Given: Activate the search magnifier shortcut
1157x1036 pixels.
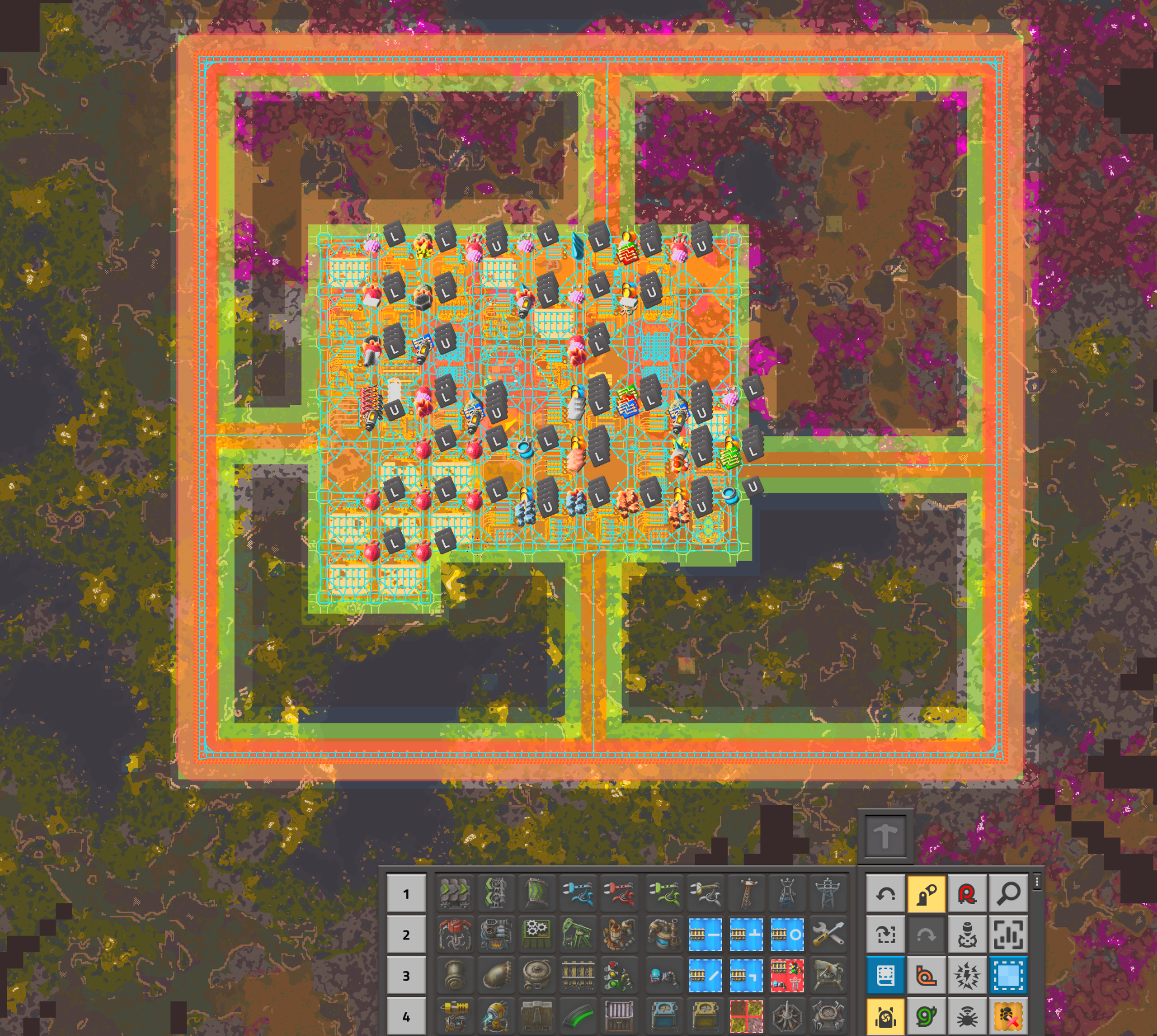Looking at the screenshot, I should tap(1008, 893).
